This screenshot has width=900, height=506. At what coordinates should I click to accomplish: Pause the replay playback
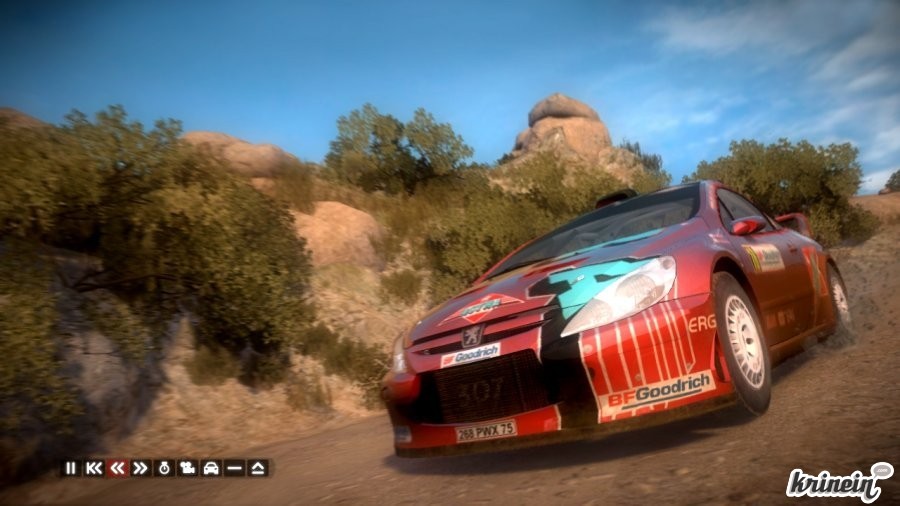(x=70, y=467)
